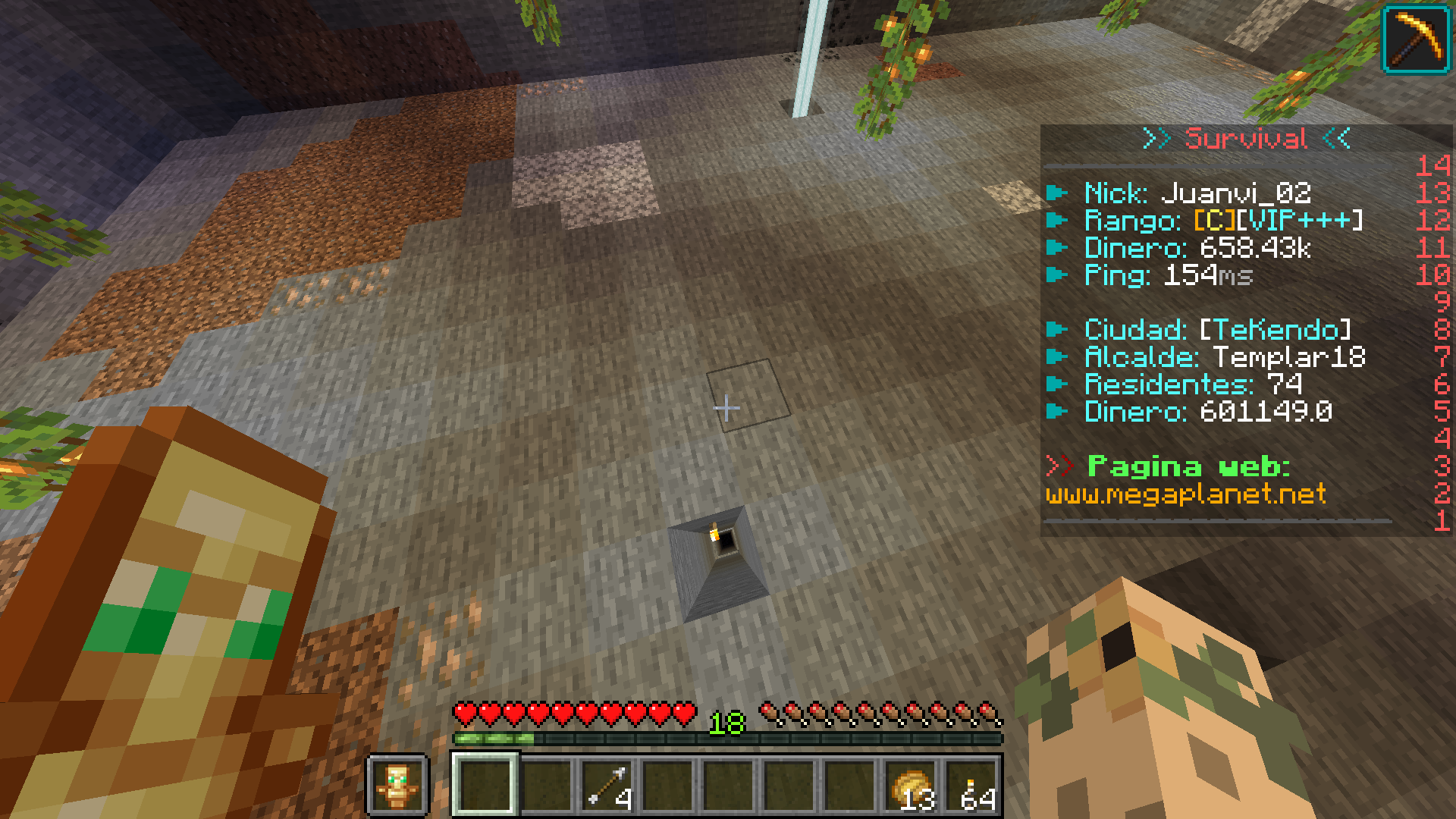The image size is (1456, 819).
Task: Click the golden pickaxe icon
Action: pyautogui.click(x=1417, y=39)
